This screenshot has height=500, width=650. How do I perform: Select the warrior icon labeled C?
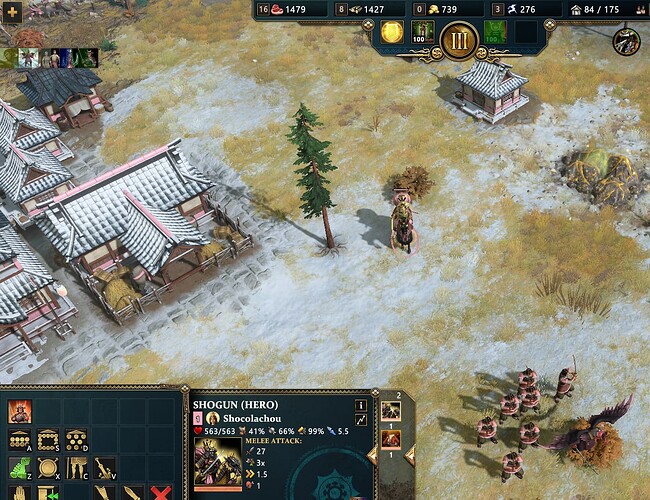(75, 468)
